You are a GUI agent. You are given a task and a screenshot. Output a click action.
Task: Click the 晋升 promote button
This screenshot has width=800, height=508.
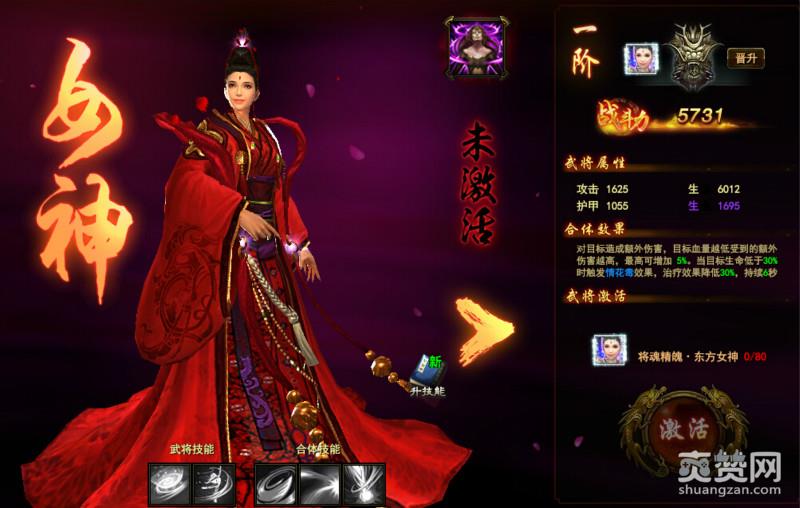coord(745,58)
